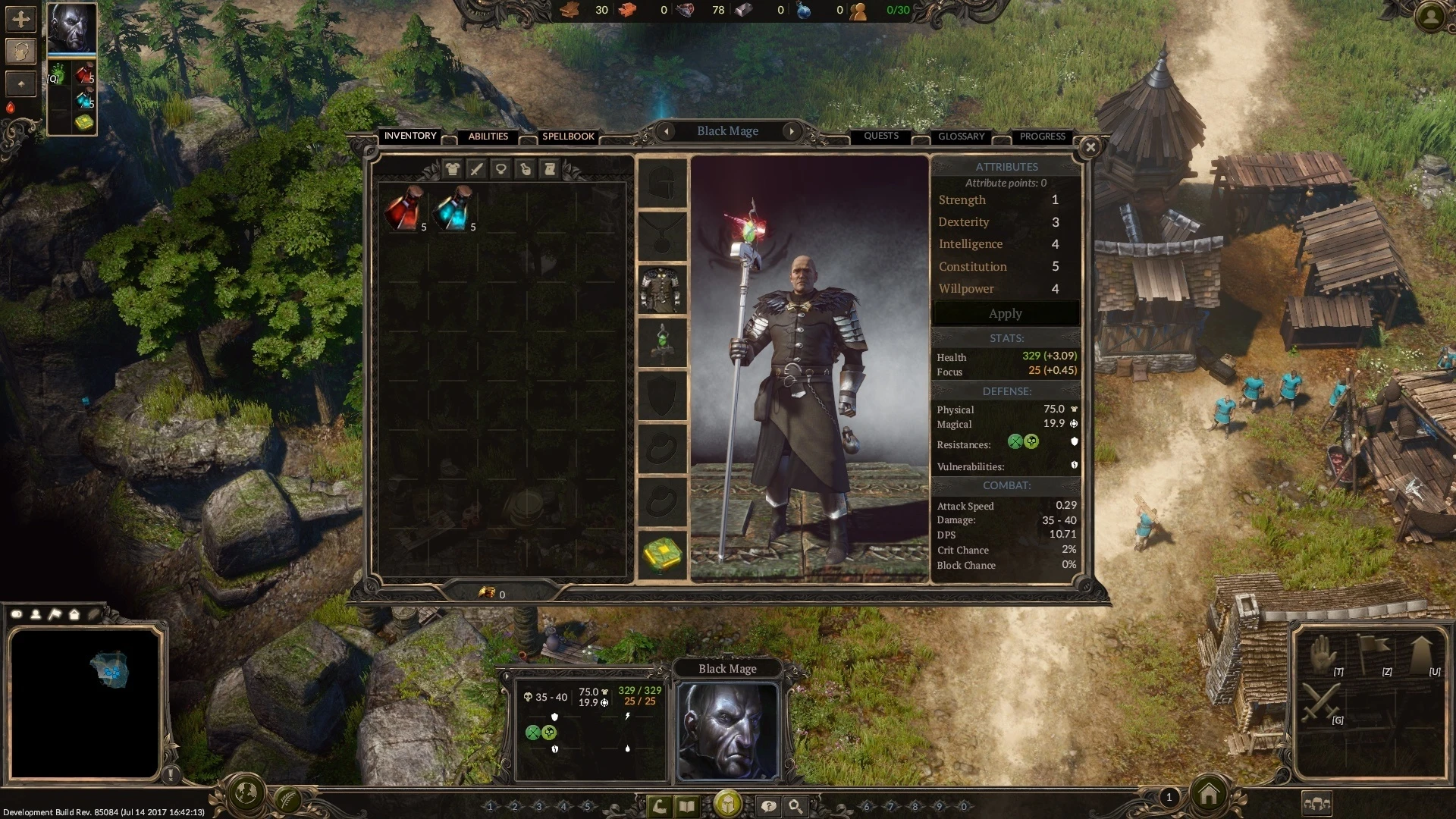Open the Quests tab
Image resolution: width=1456 pixels, height=819 pixels.
click(x=880, y=136)
